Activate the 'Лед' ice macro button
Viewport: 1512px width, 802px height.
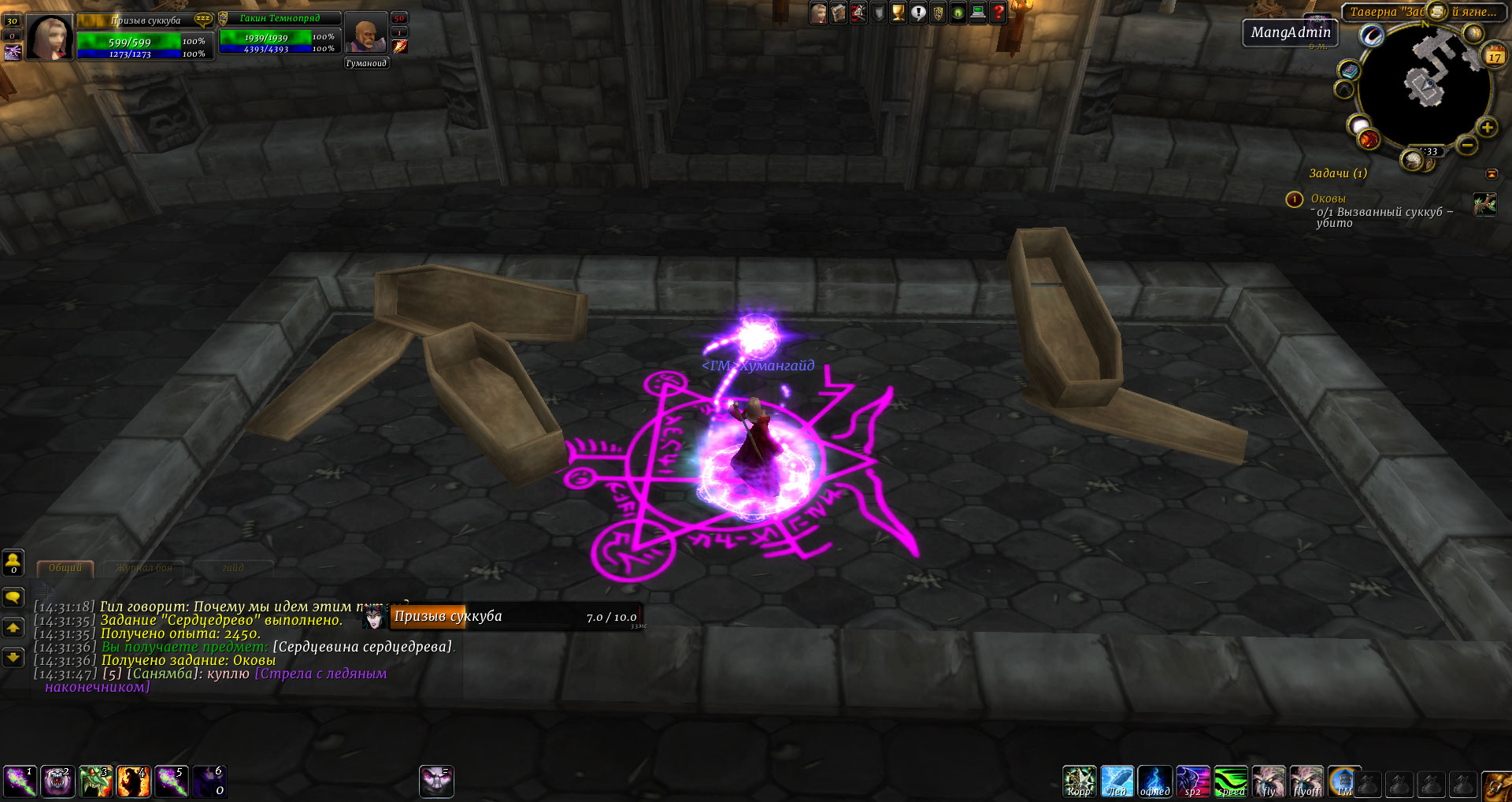point(1117,782)
